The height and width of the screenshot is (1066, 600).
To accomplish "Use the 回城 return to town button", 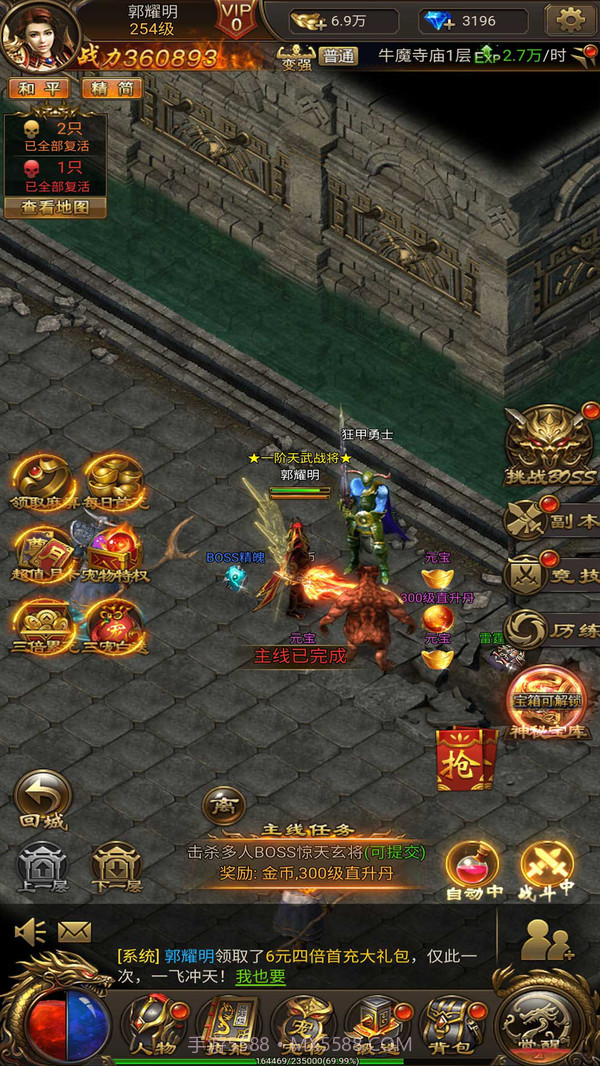I will (42, 800).
